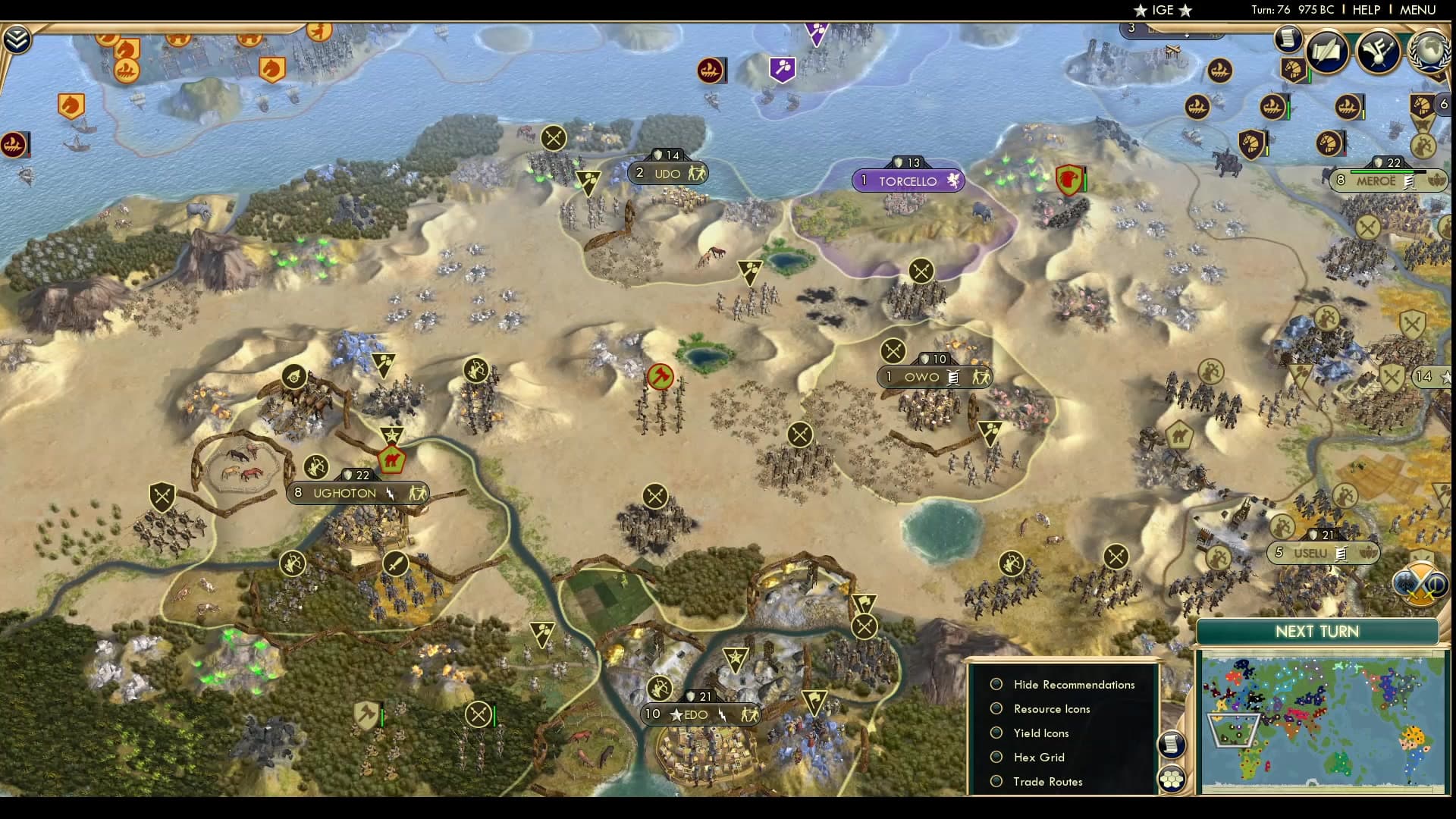Viewport: 1456px width, 819px height.
Task: Click the green progress bar beside MEROE's flag
Action: [1382, 170]
